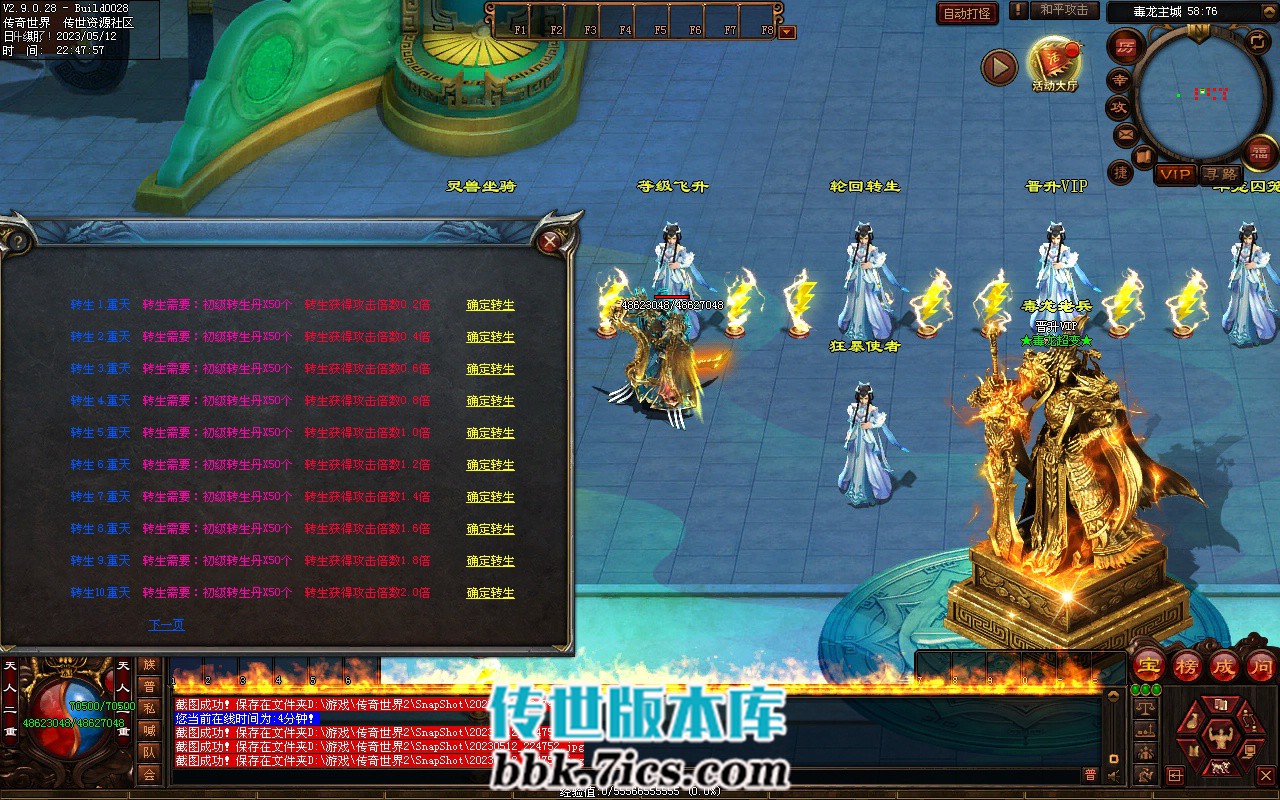Close the rebirth dialog window
The image size is (1280, 800).
[x=548, y=241]
